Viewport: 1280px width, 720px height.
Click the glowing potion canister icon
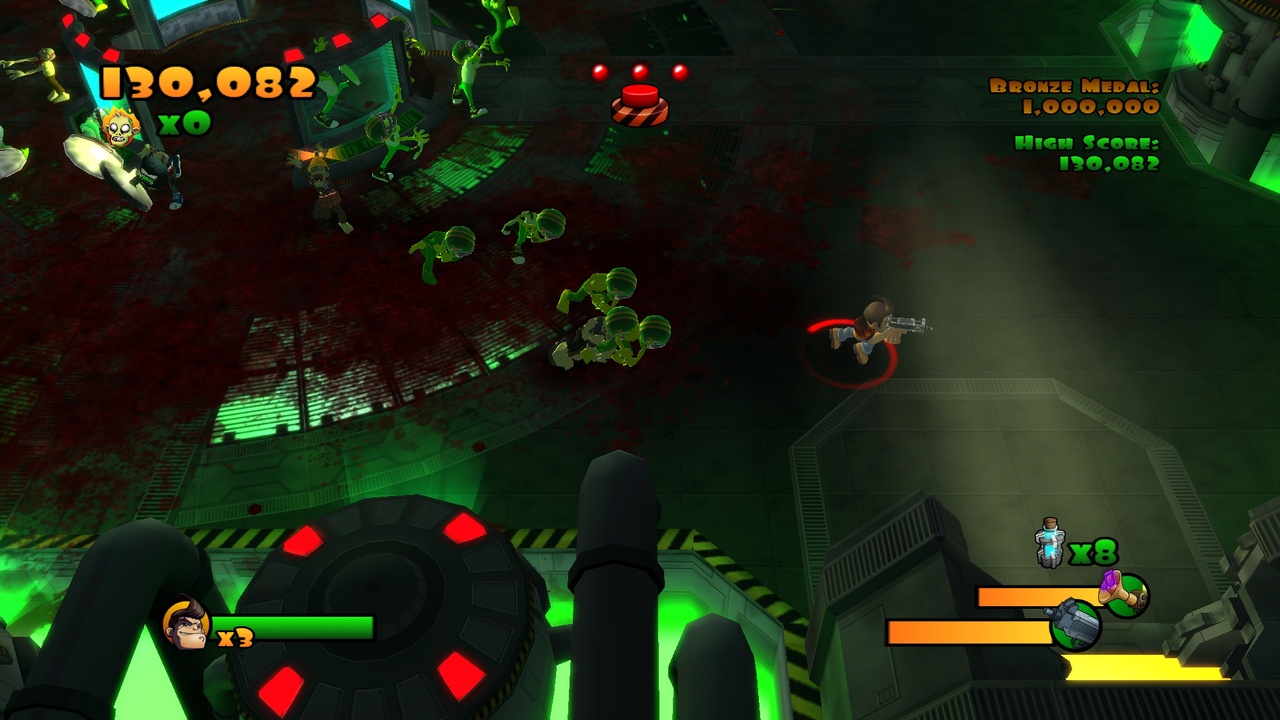coord(1051,545)
